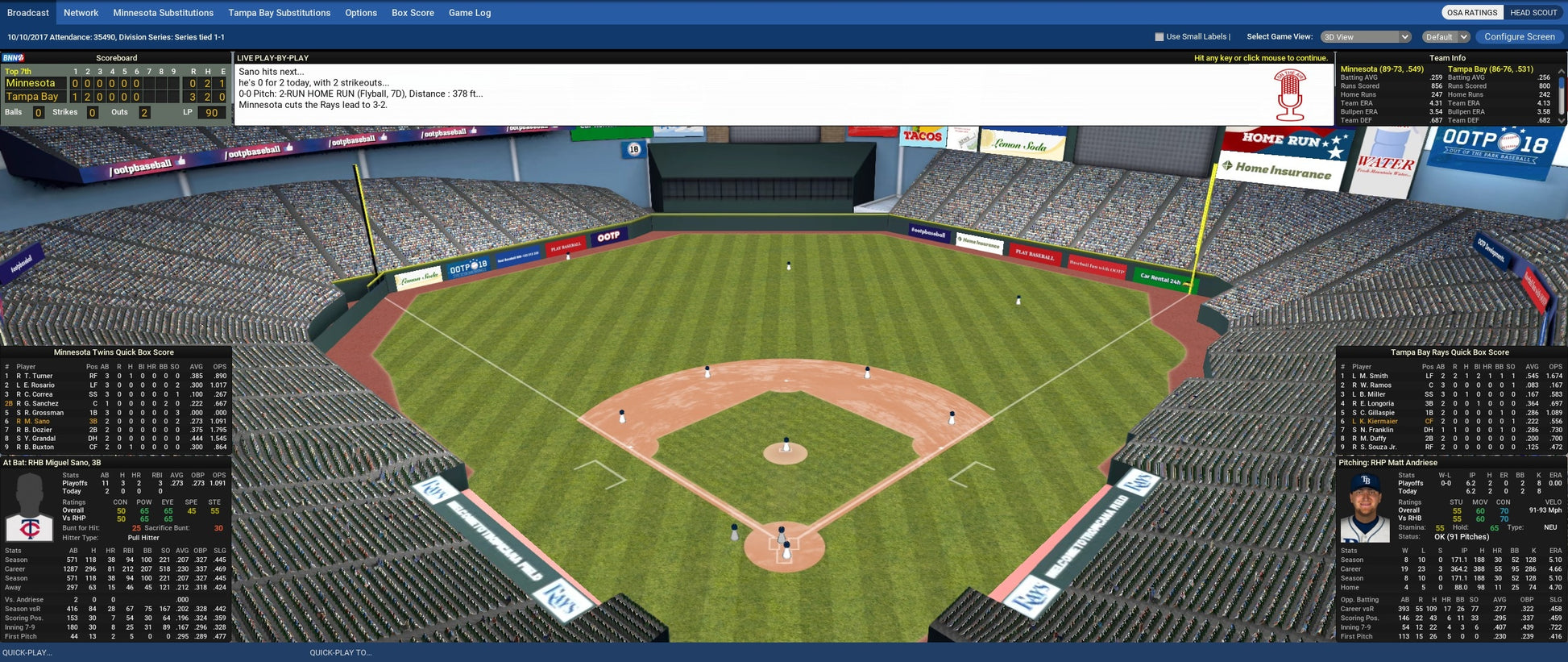Toggle the Use Small Labels checkbox
This screenshot has width=1568, height=662.
(1159, 37)
